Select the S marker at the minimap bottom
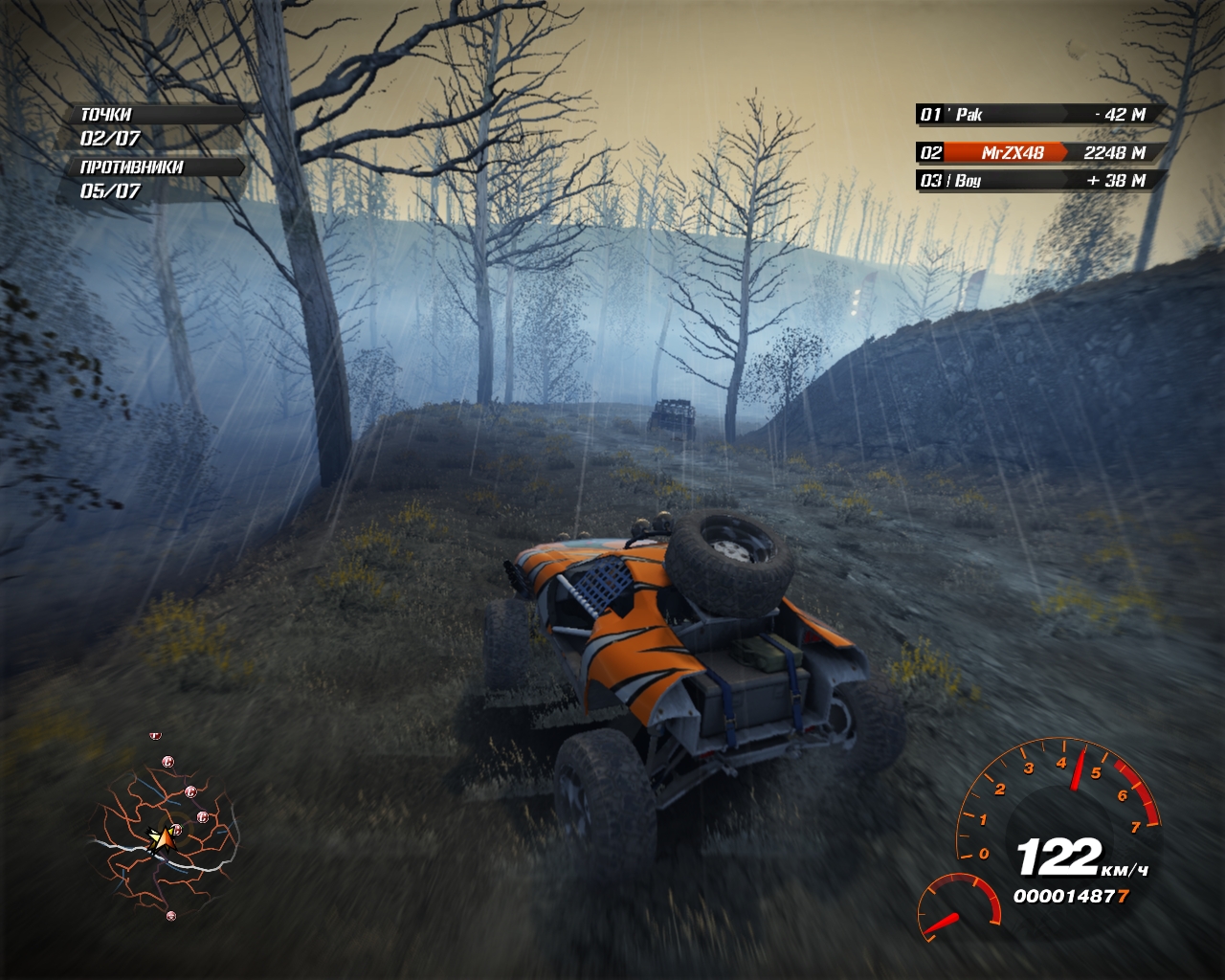 point(171,916)
